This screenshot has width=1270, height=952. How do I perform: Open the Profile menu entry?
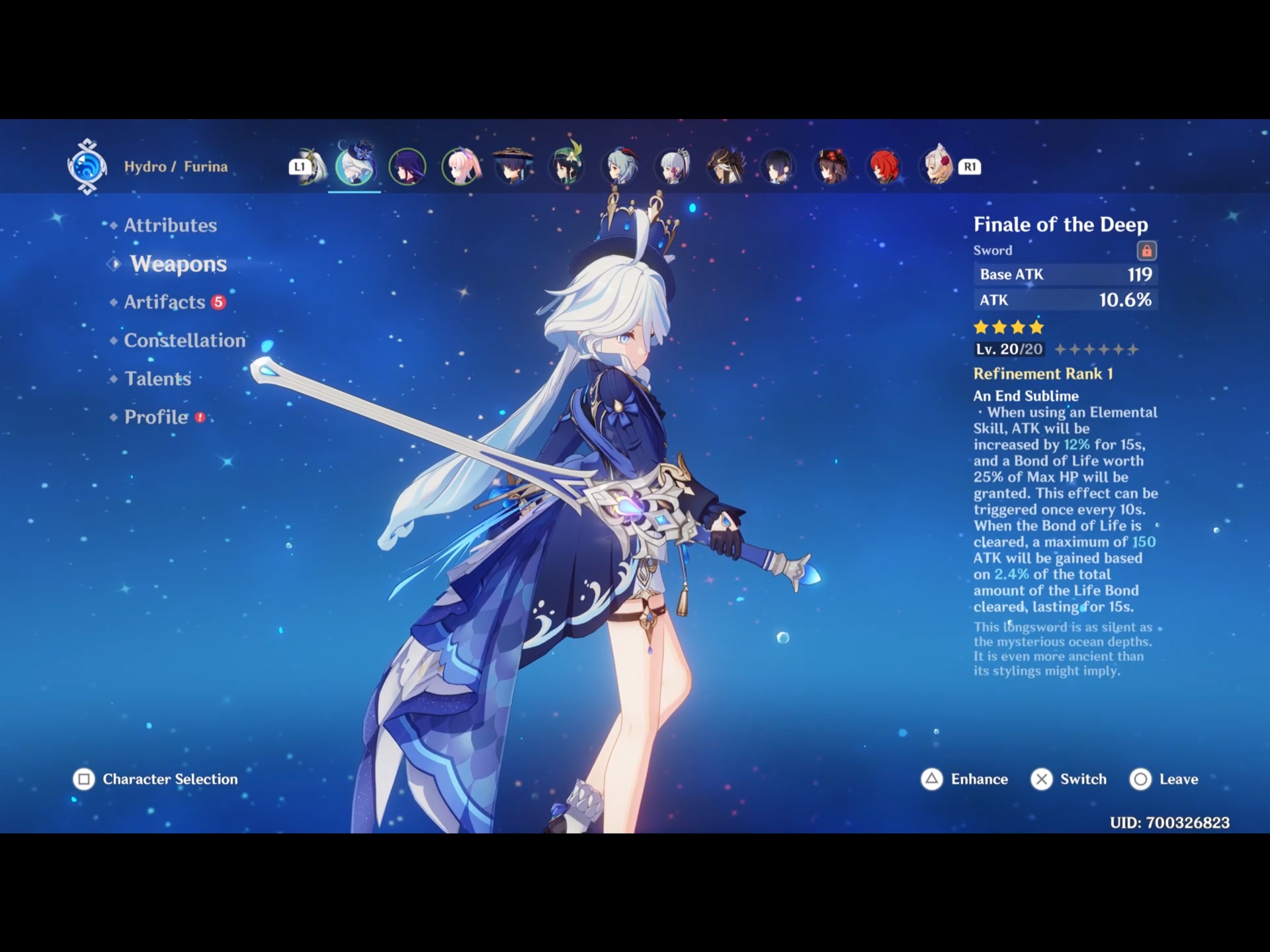click(155, 417)
